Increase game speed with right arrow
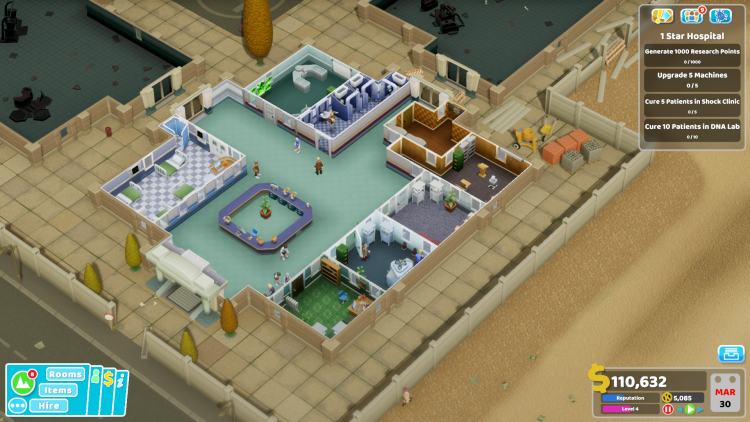Screen dimensions: 750x422 click(701, 409)
